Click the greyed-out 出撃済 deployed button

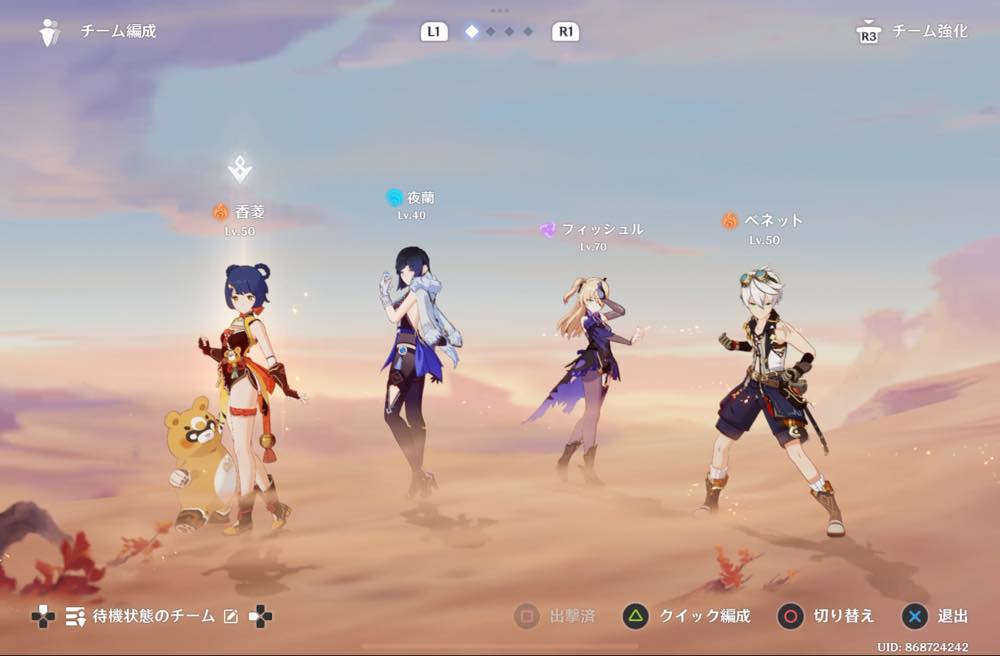coord(556,616)
